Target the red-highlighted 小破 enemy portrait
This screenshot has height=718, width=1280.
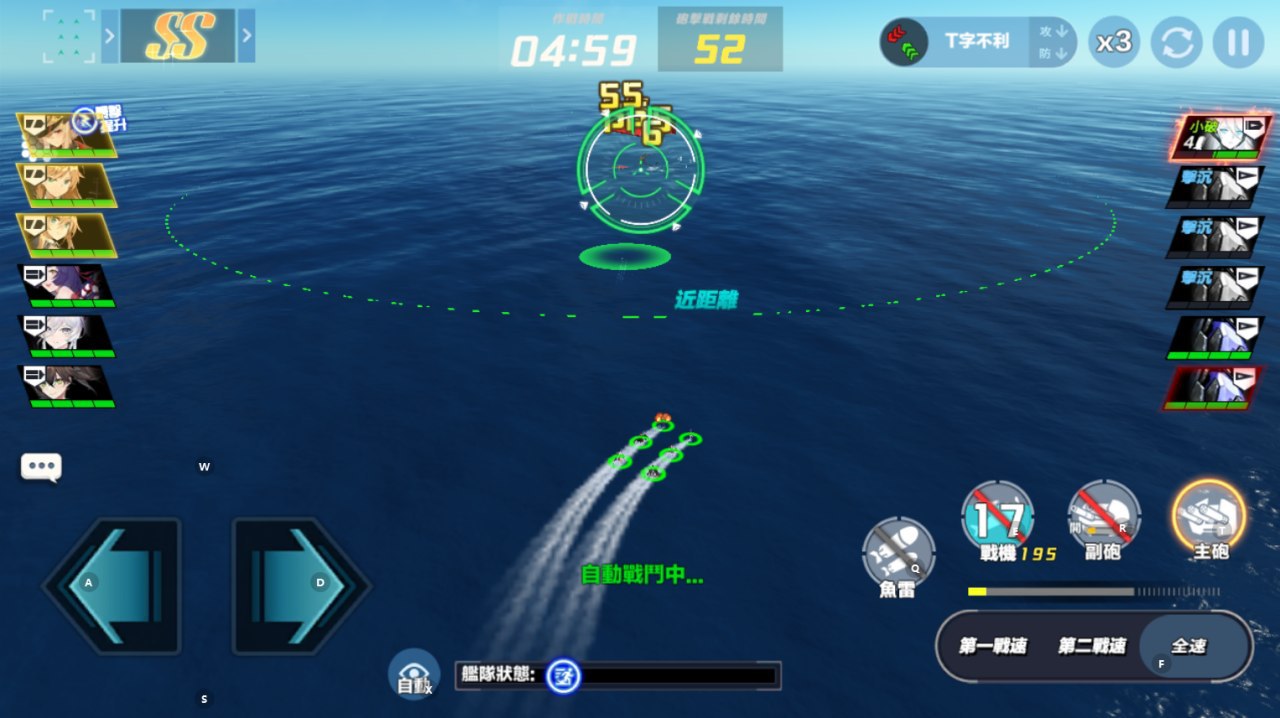tap(1216, 137)
